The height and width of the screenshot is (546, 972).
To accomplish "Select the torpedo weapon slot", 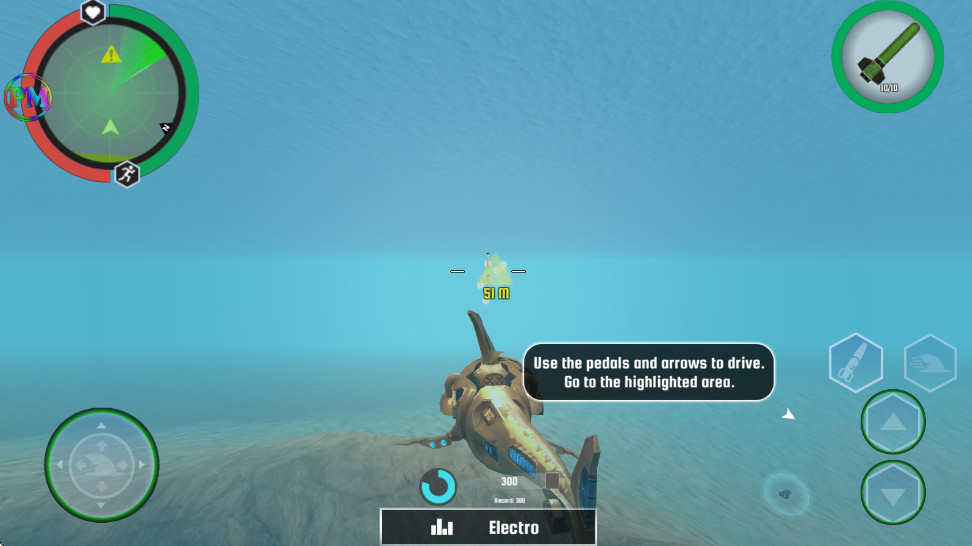I will 887,56.
